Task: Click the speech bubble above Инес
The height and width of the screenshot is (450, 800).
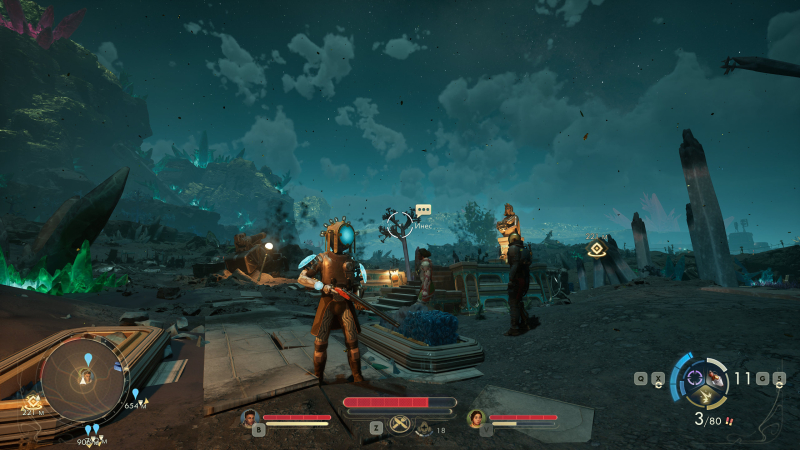Action: pos(423,210)
